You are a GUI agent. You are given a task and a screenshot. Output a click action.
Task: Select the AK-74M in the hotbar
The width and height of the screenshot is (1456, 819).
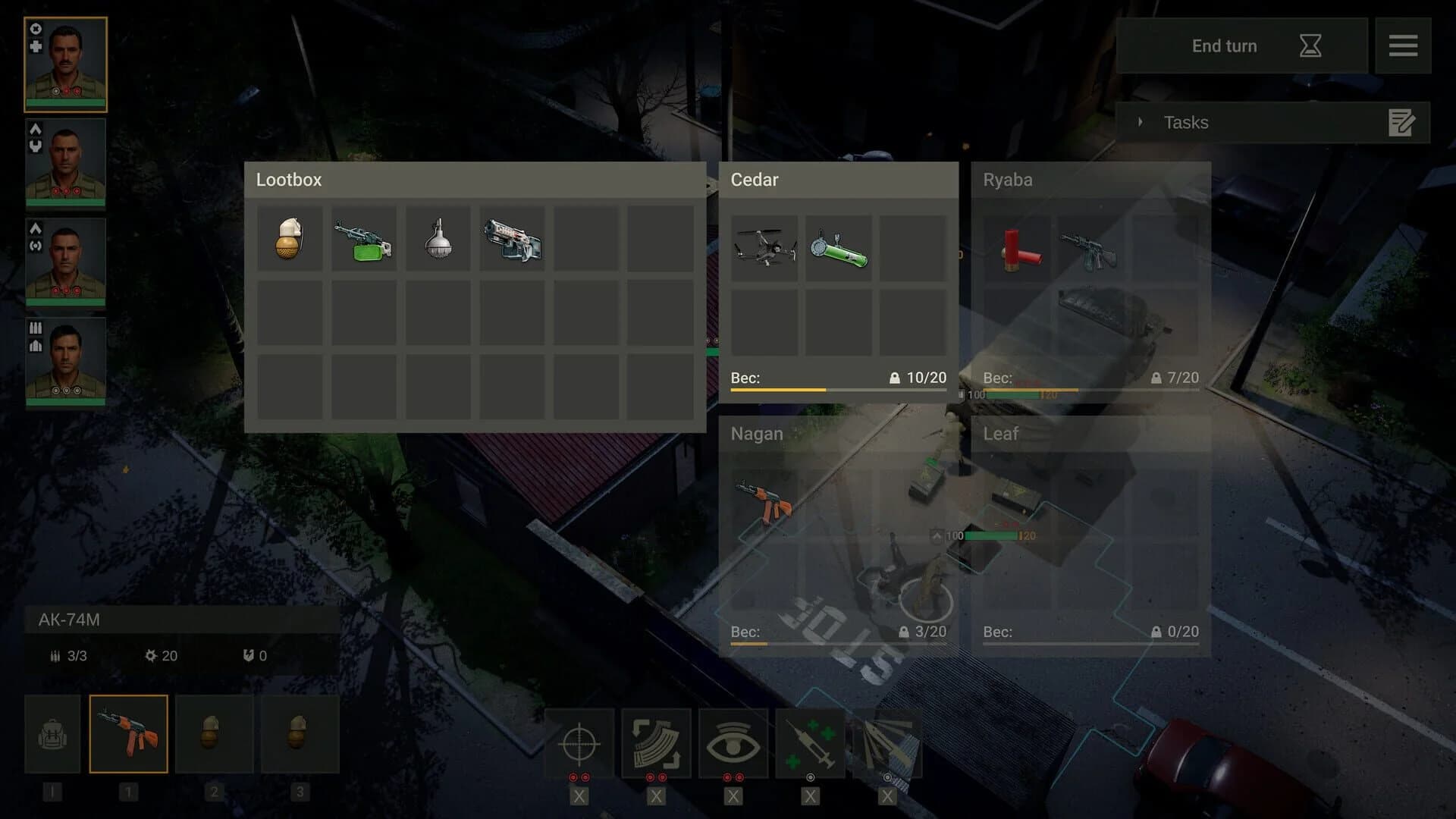point(128,733)
